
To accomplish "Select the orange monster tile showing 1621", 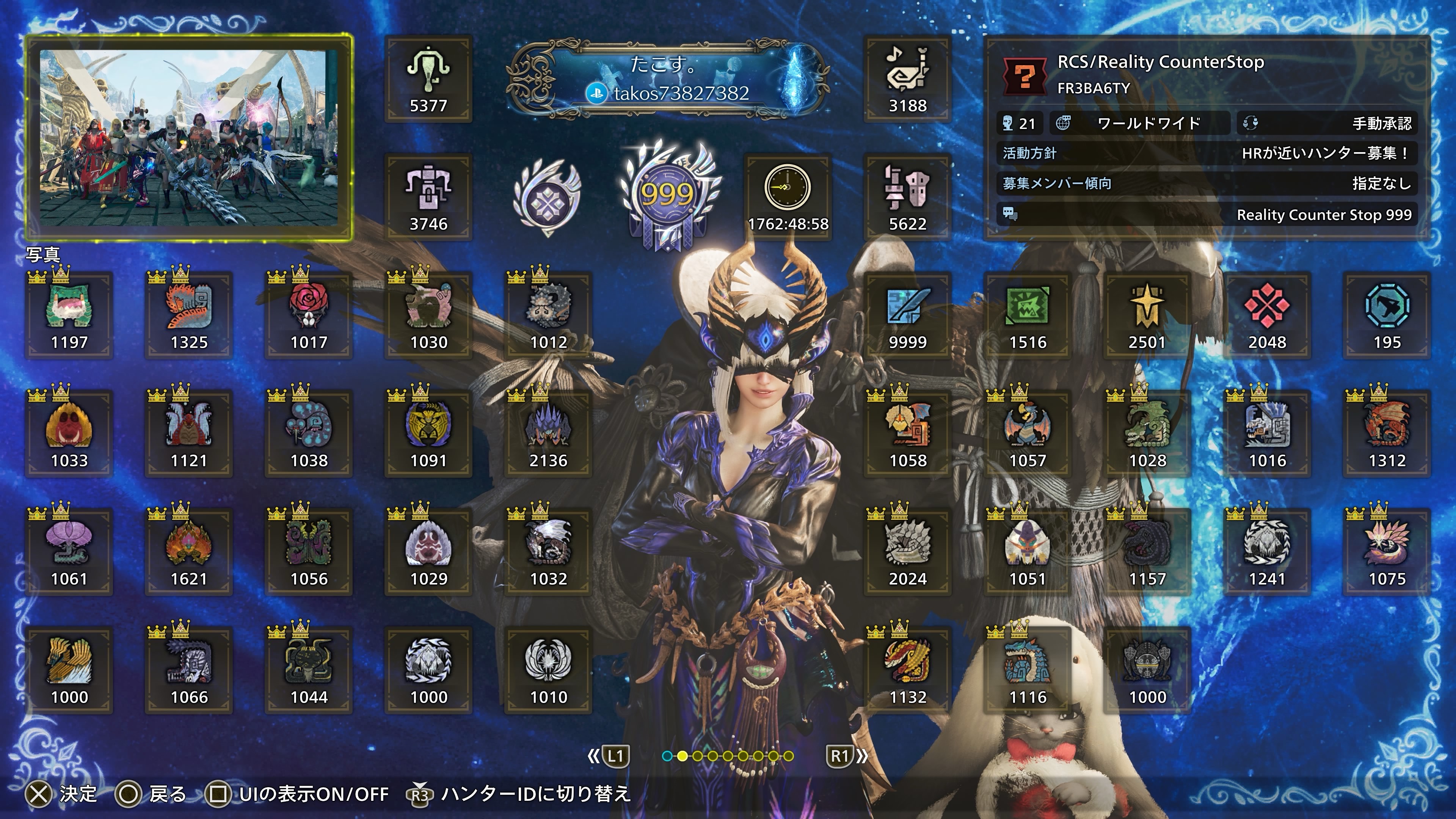I will 189,552.
